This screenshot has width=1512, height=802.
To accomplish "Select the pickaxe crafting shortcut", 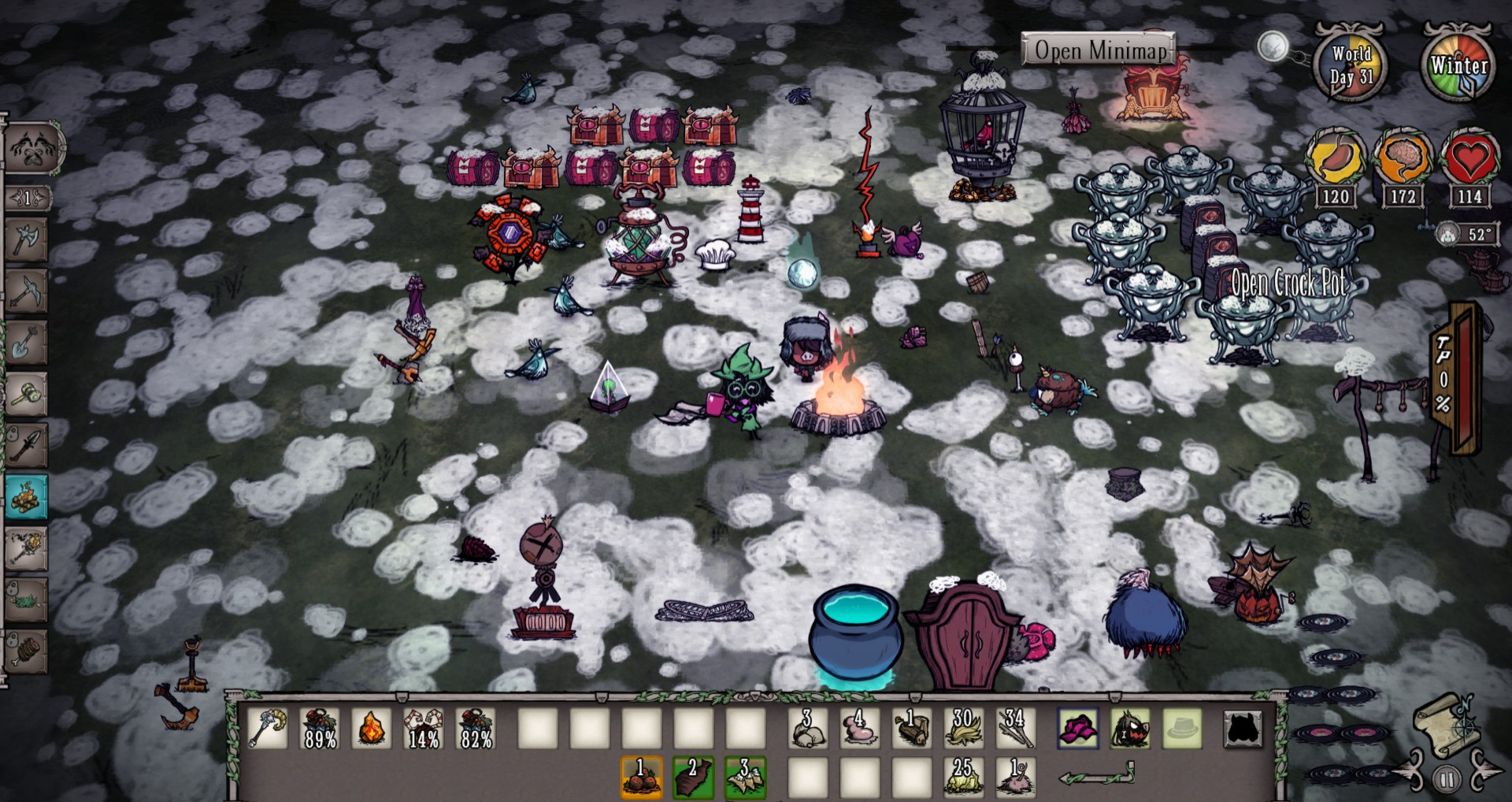I will (x=26, y=291).
